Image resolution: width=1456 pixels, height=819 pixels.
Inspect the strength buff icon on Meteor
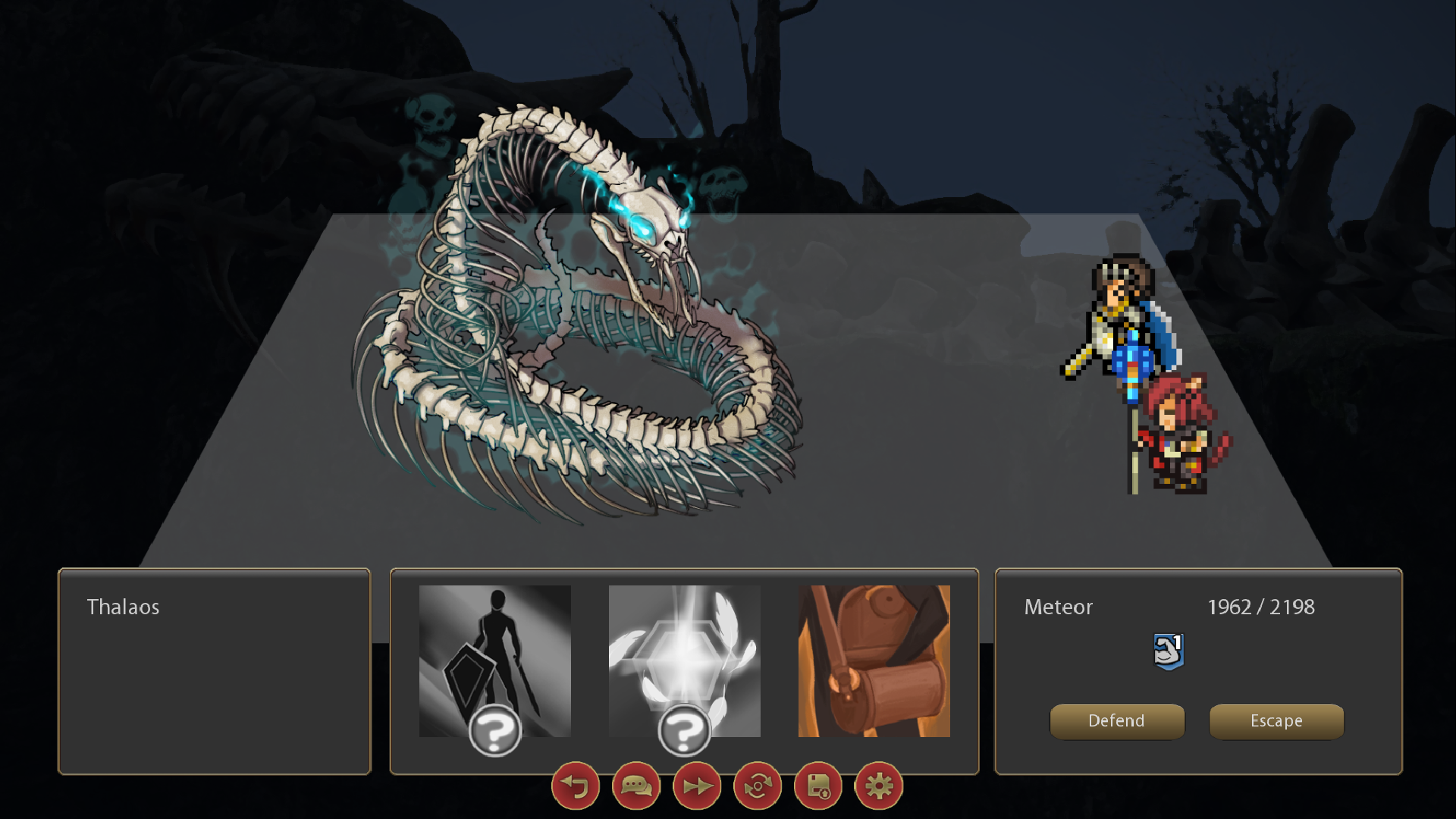1169,650
